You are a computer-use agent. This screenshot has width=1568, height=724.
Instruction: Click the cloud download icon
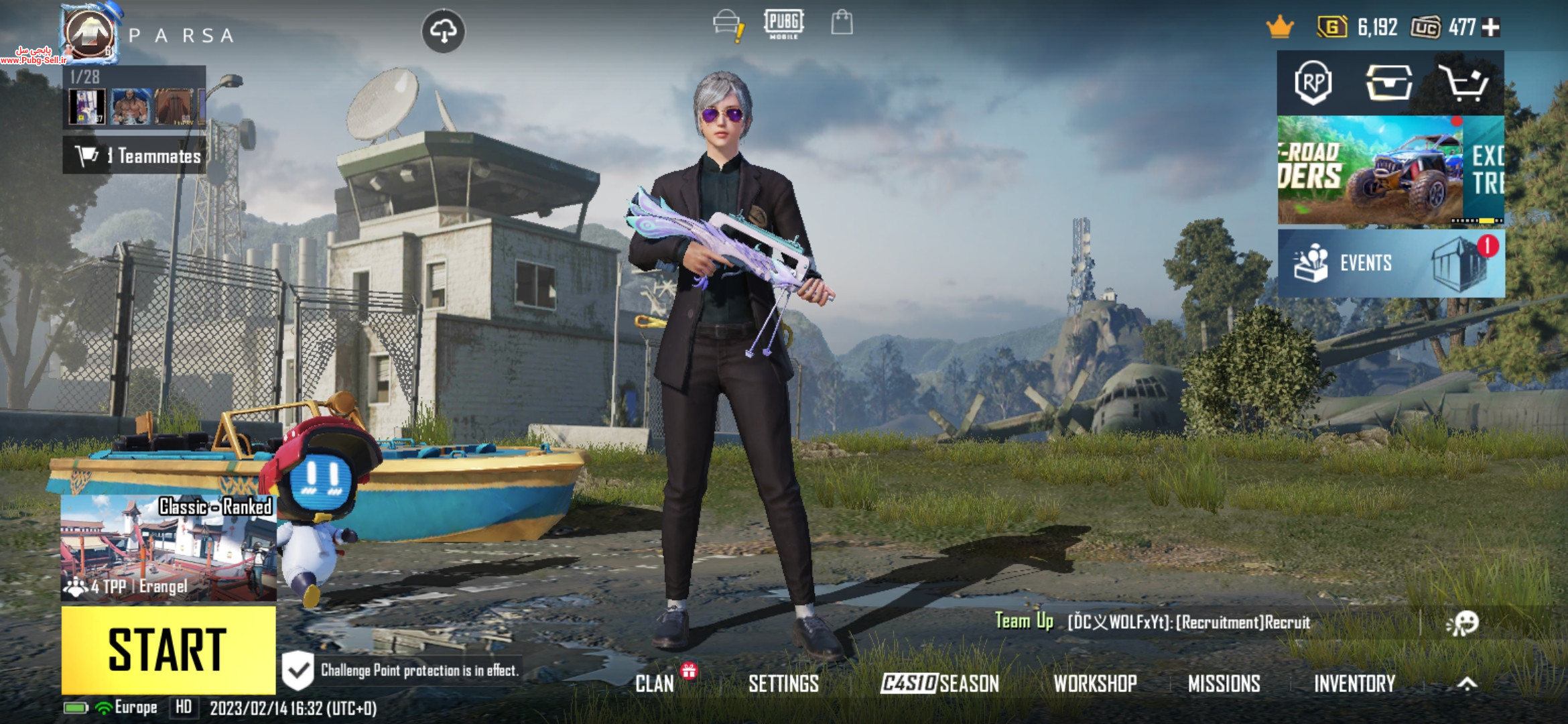pos(443,31)
